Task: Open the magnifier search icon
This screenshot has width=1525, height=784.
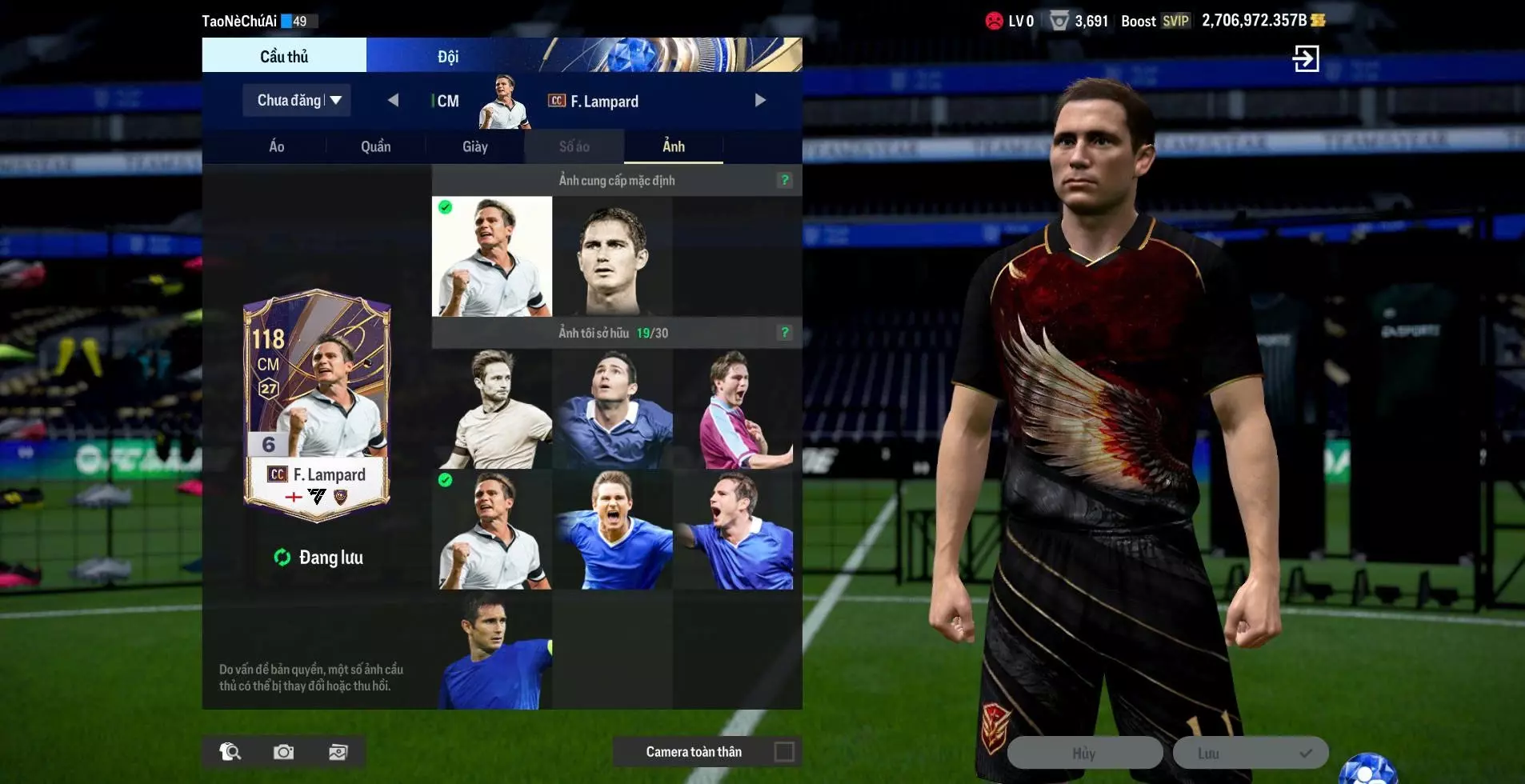Action: point(230,752)
